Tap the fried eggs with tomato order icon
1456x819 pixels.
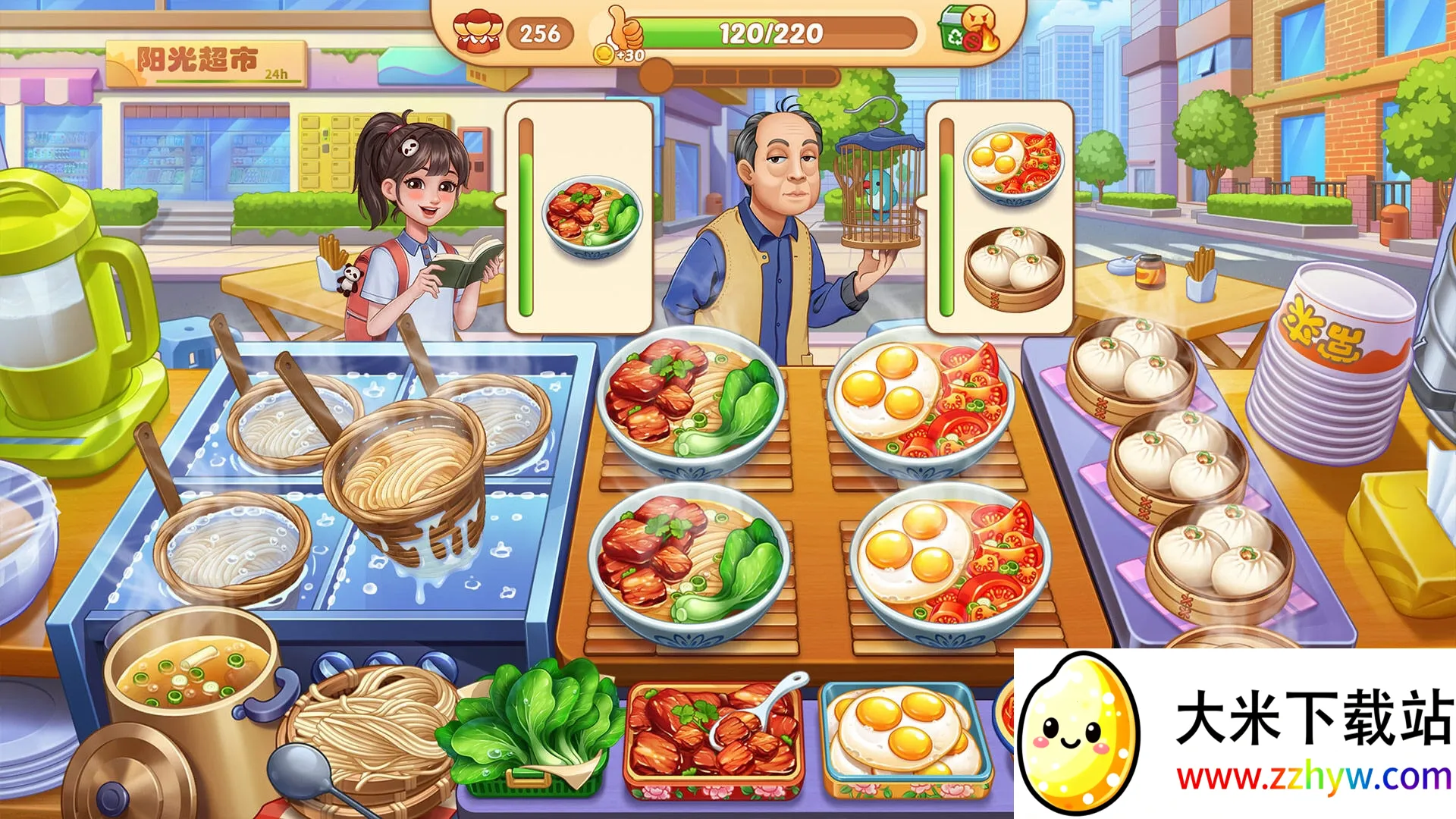point(1009,163)
